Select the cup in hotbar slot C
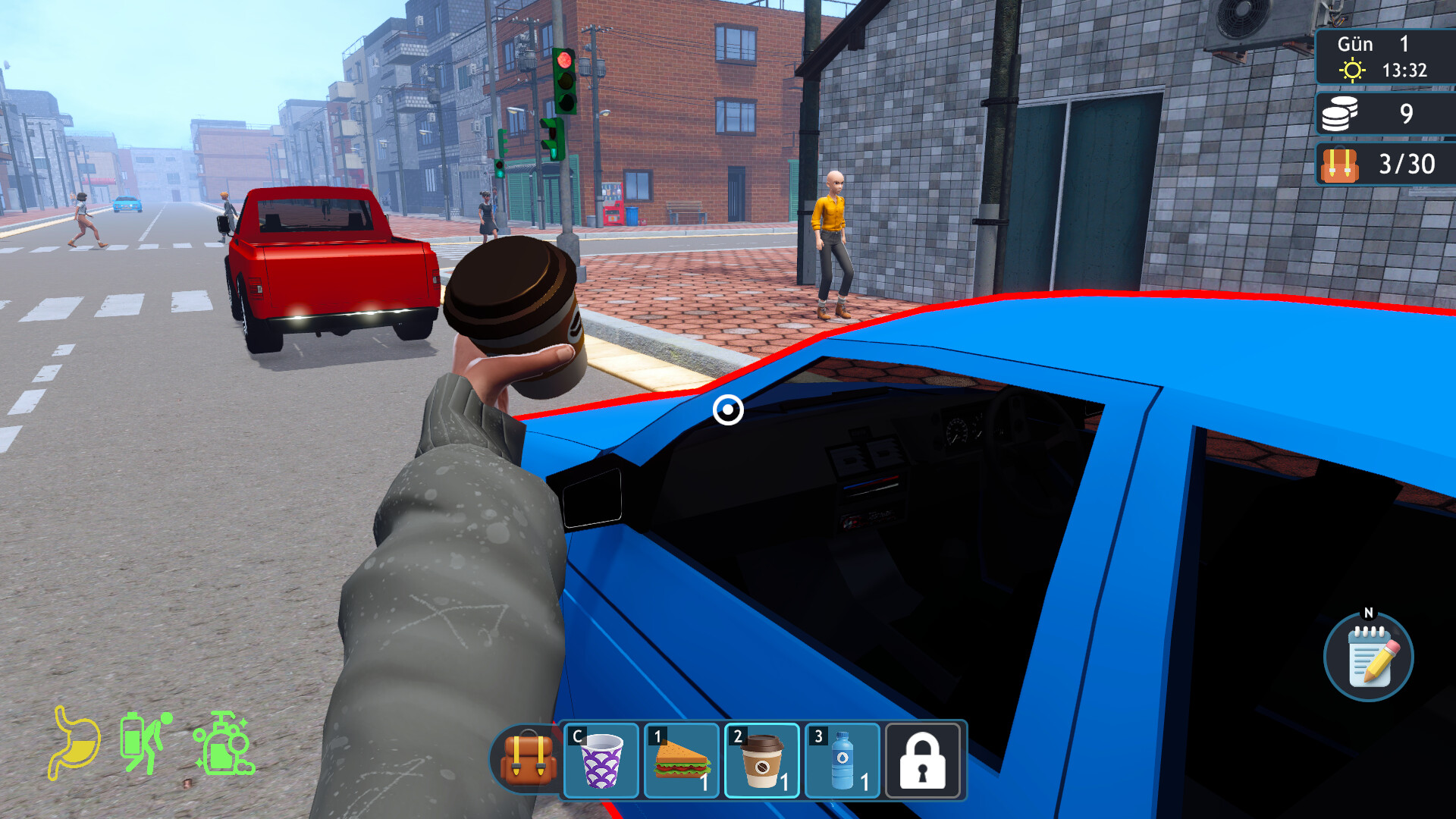 pyautogui.click(x=601, y=761)
